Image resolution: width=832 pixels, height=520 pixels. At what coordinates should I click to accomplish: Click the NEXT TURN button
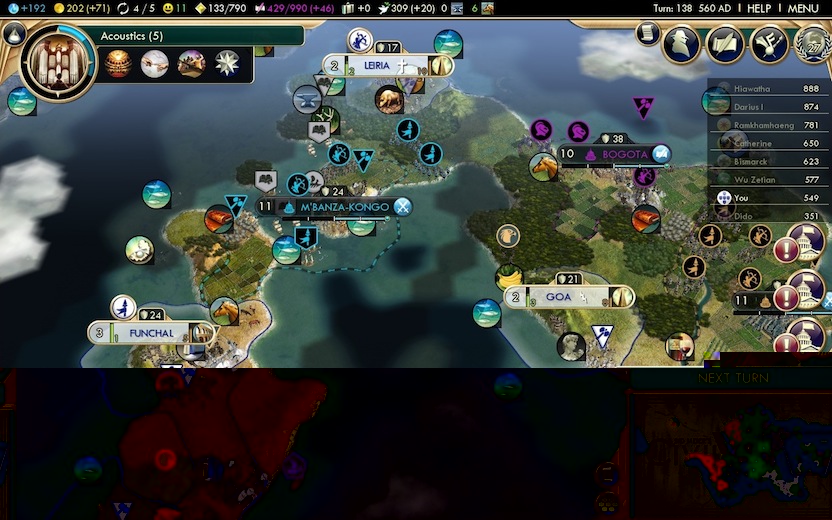pyautogui.click(x=734, y=379)
